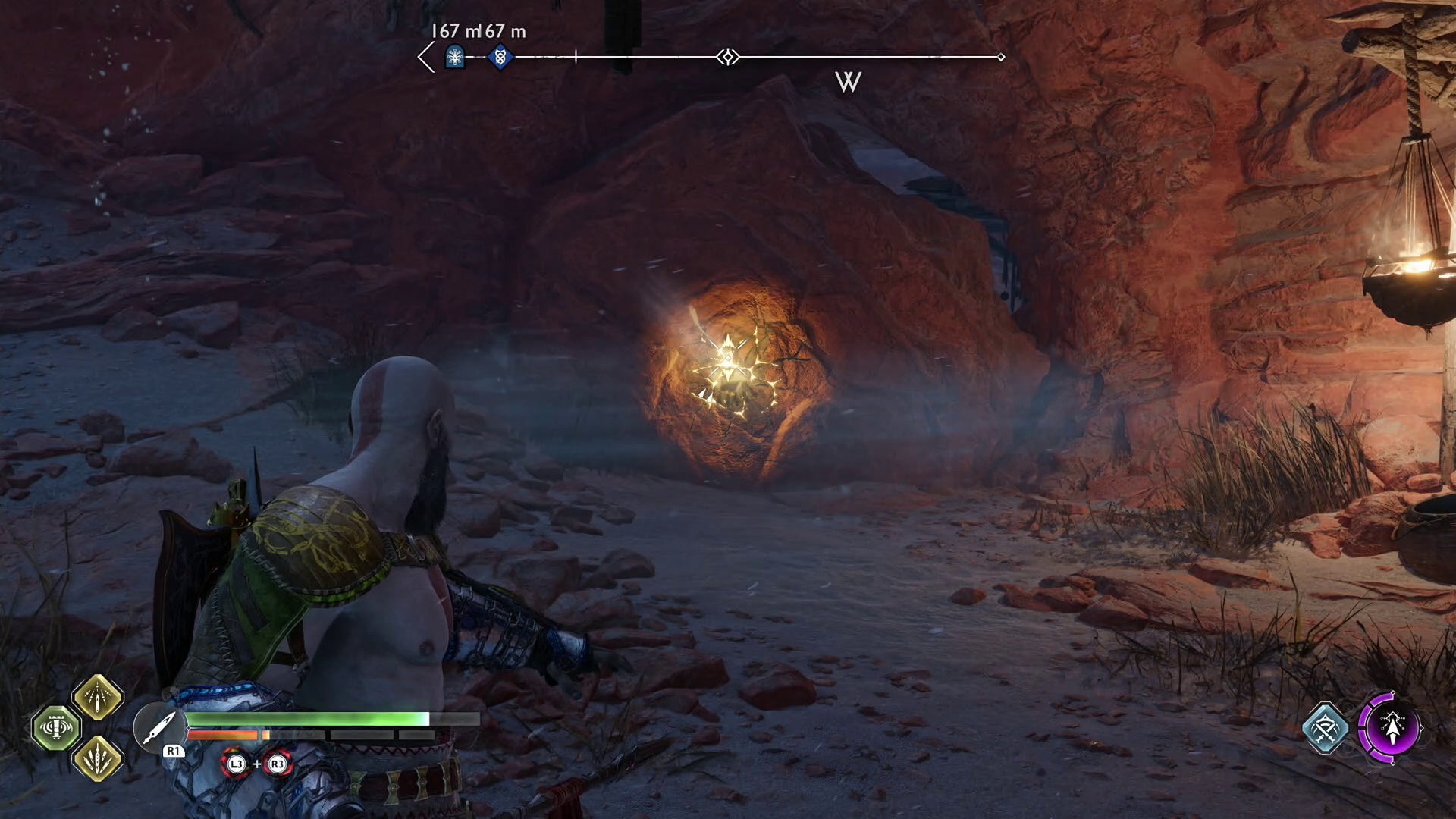This screenshot has height=819, width=1456.
Task: Click the compass center diamond indicator
Action: [x=728, y=57]
